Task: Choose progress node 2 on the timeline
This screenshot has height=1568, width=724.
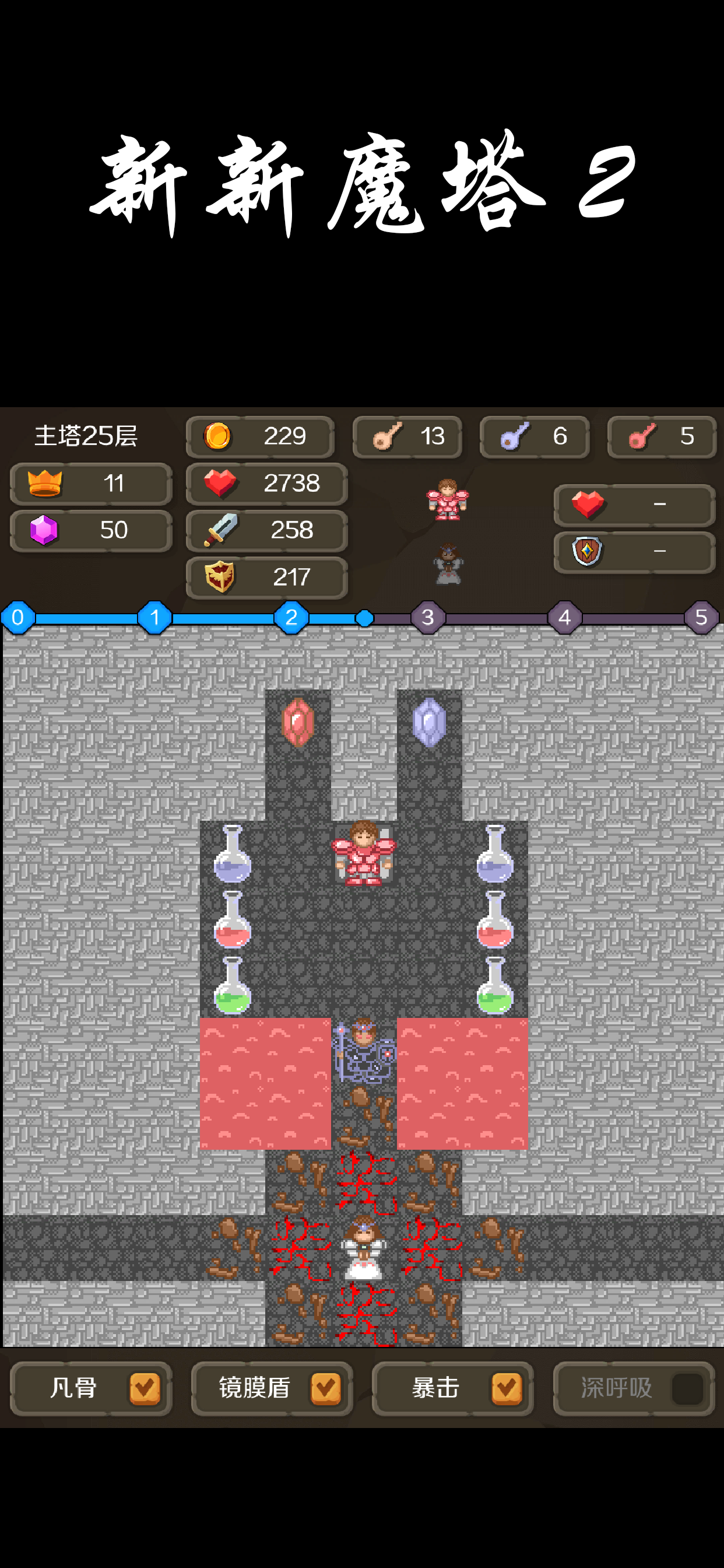Action: pos(291,617)
